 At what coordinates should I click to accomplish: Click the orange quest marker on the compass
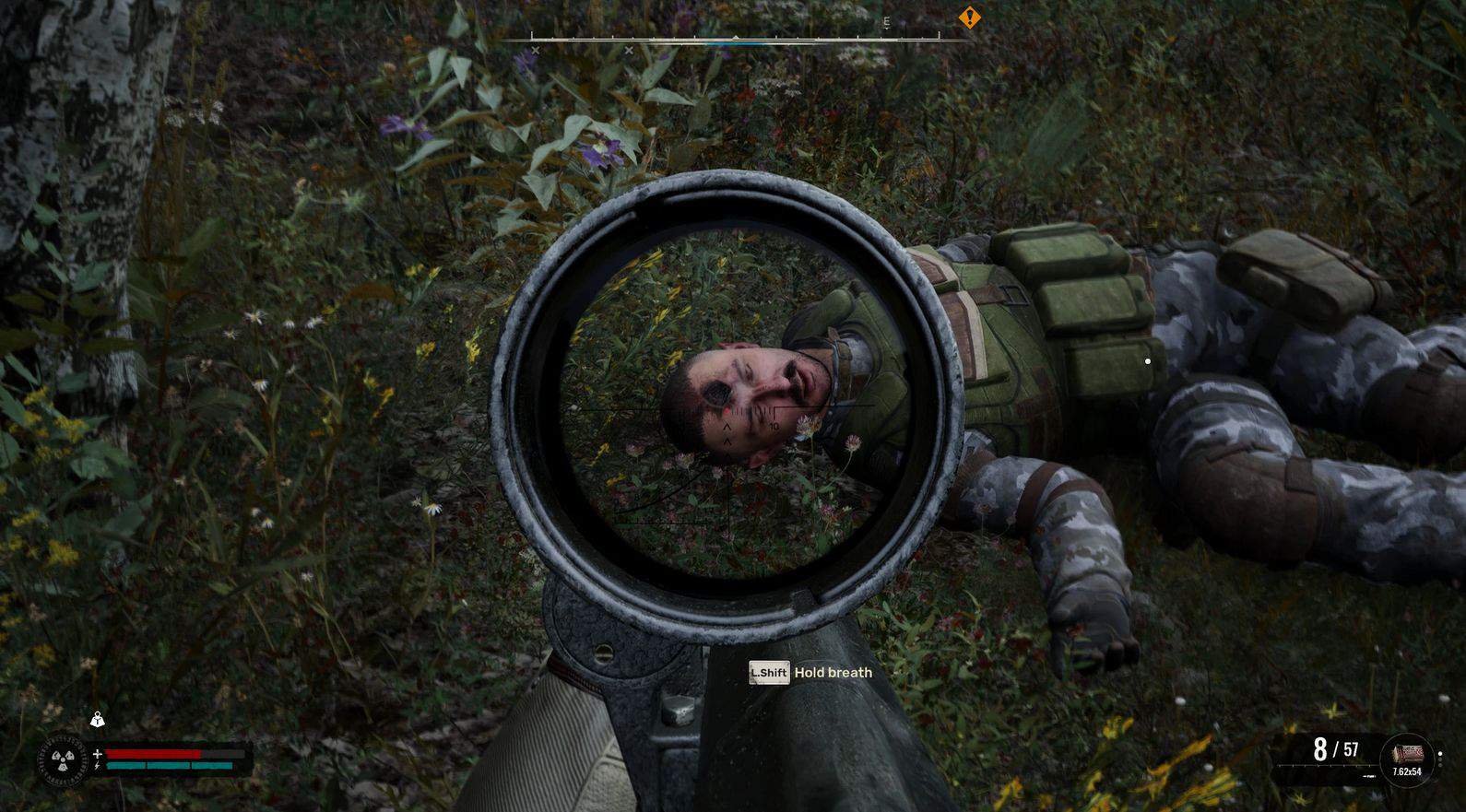coord(969,17)
